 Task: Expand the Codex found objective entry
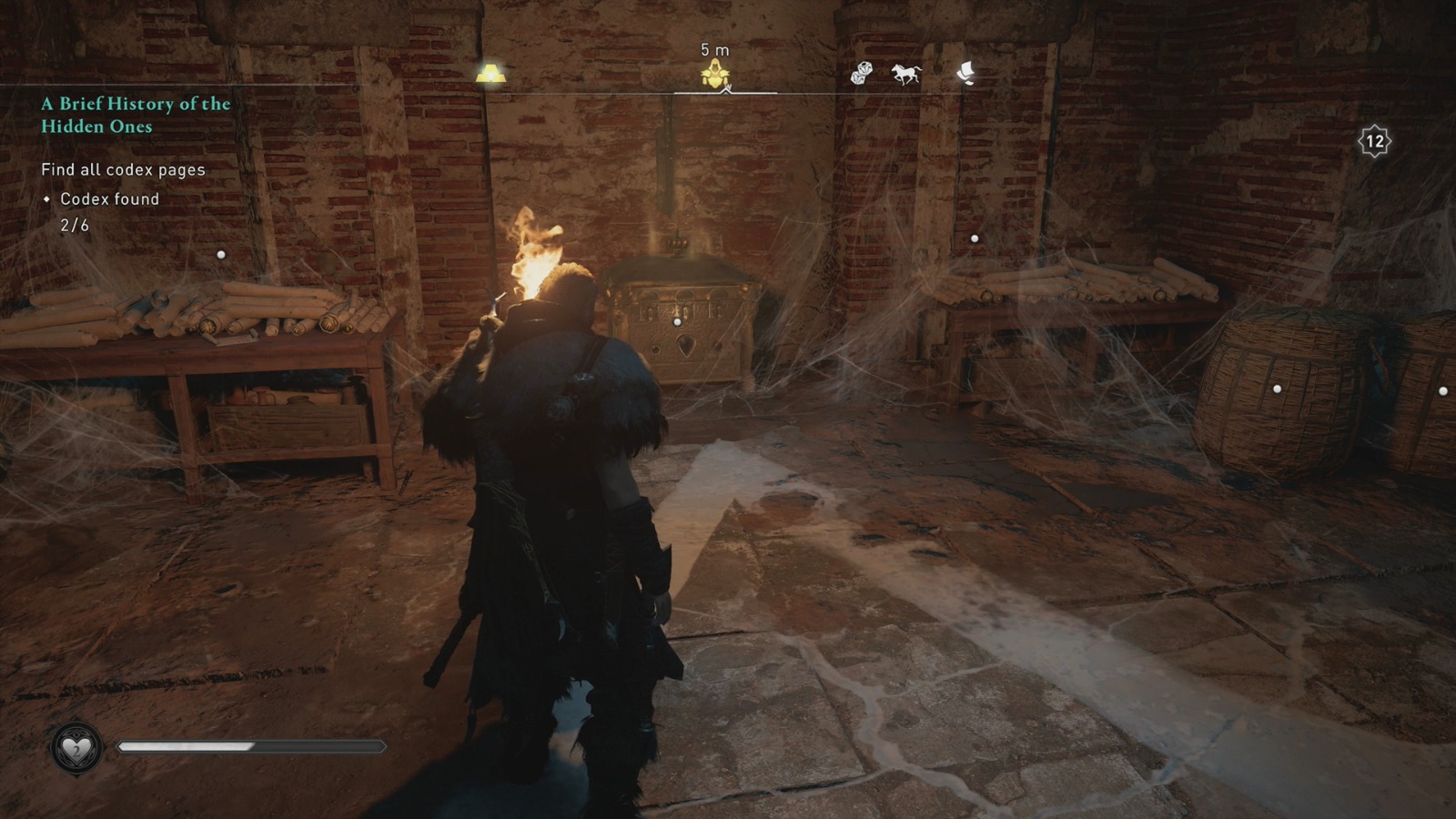[106, 200]
